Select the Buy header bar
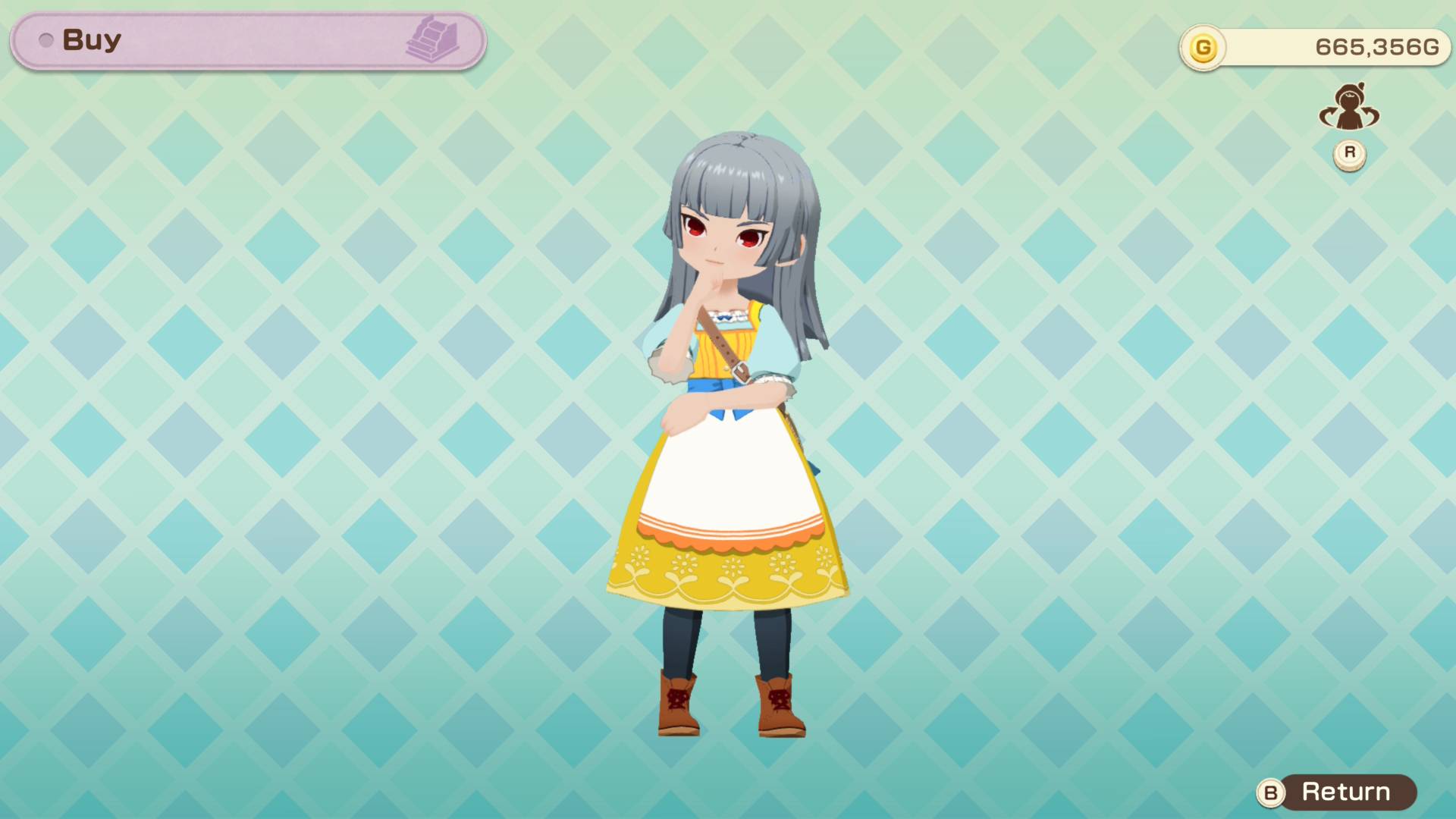The height and width of the screenshot is (819, 1456). (248, 41)
